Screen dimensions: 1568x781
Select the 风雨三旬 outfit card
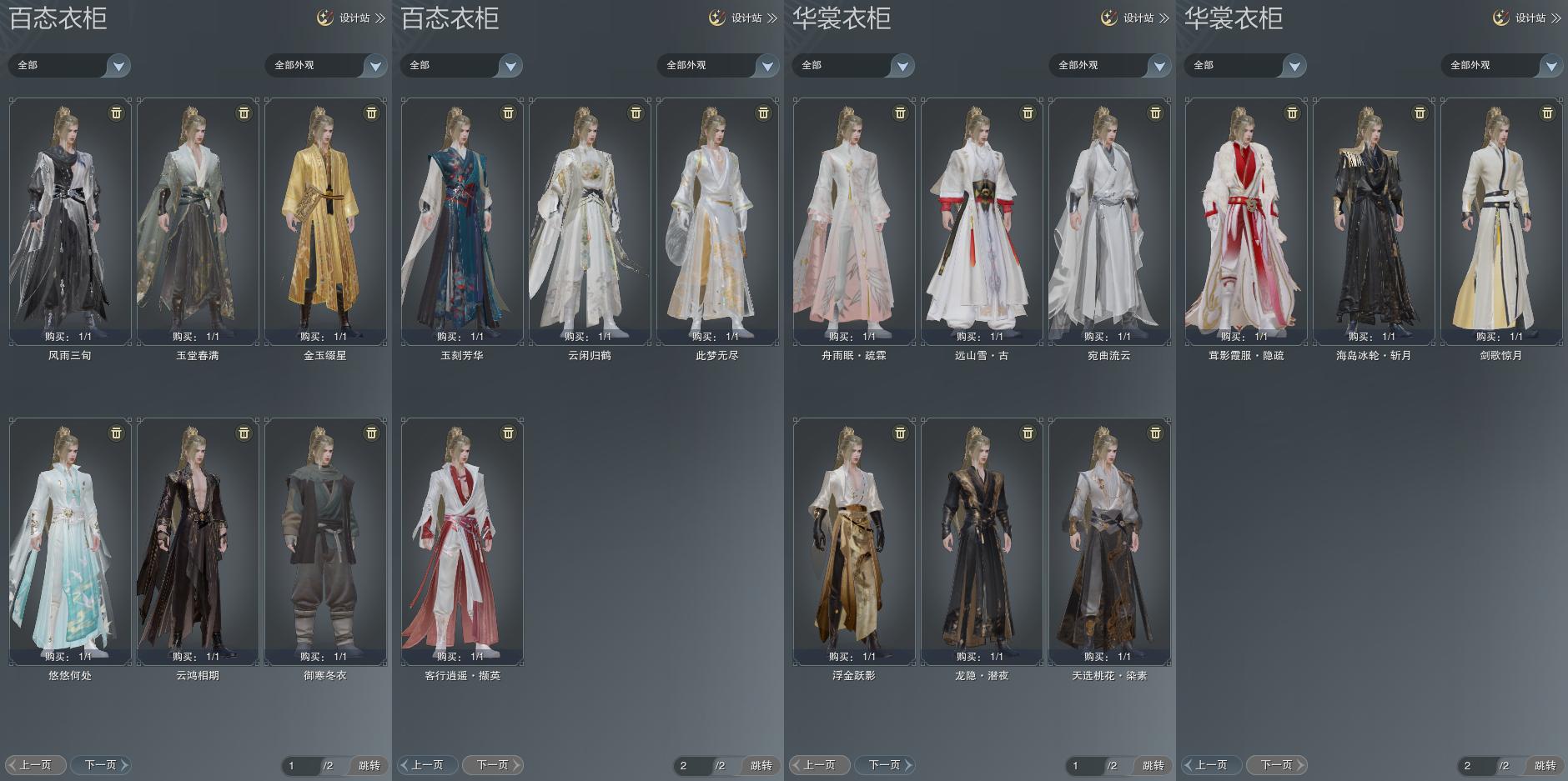pyautogui.click(x=70, y=221)
